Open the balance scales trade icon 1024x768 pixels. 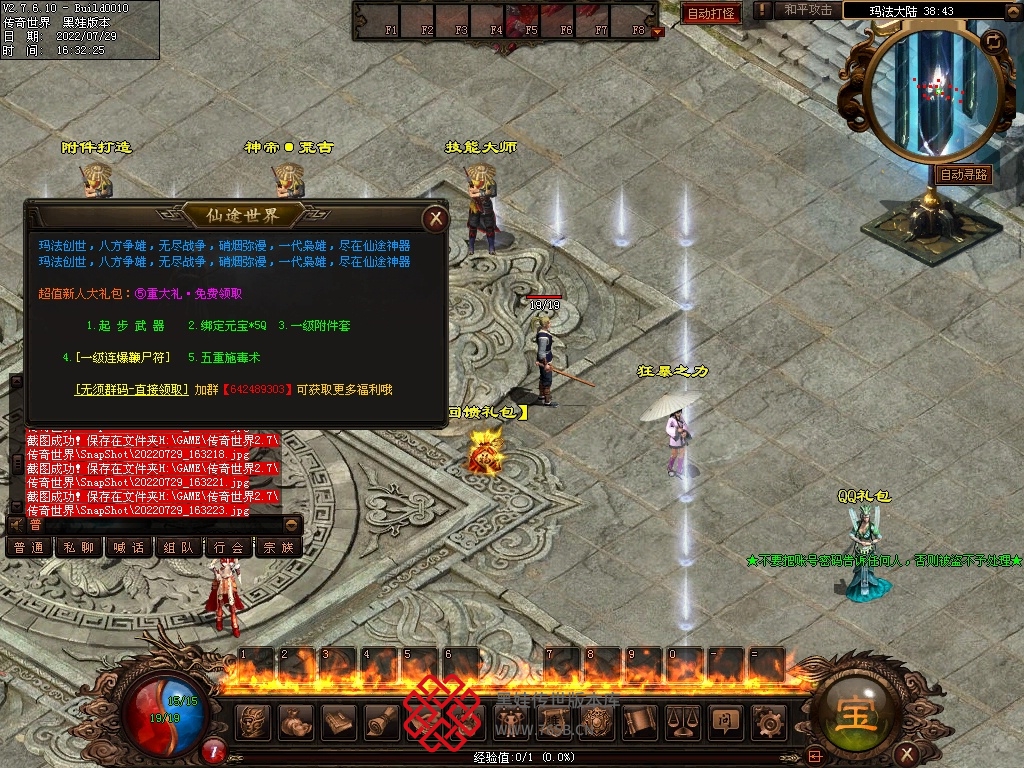coord(682,721)
